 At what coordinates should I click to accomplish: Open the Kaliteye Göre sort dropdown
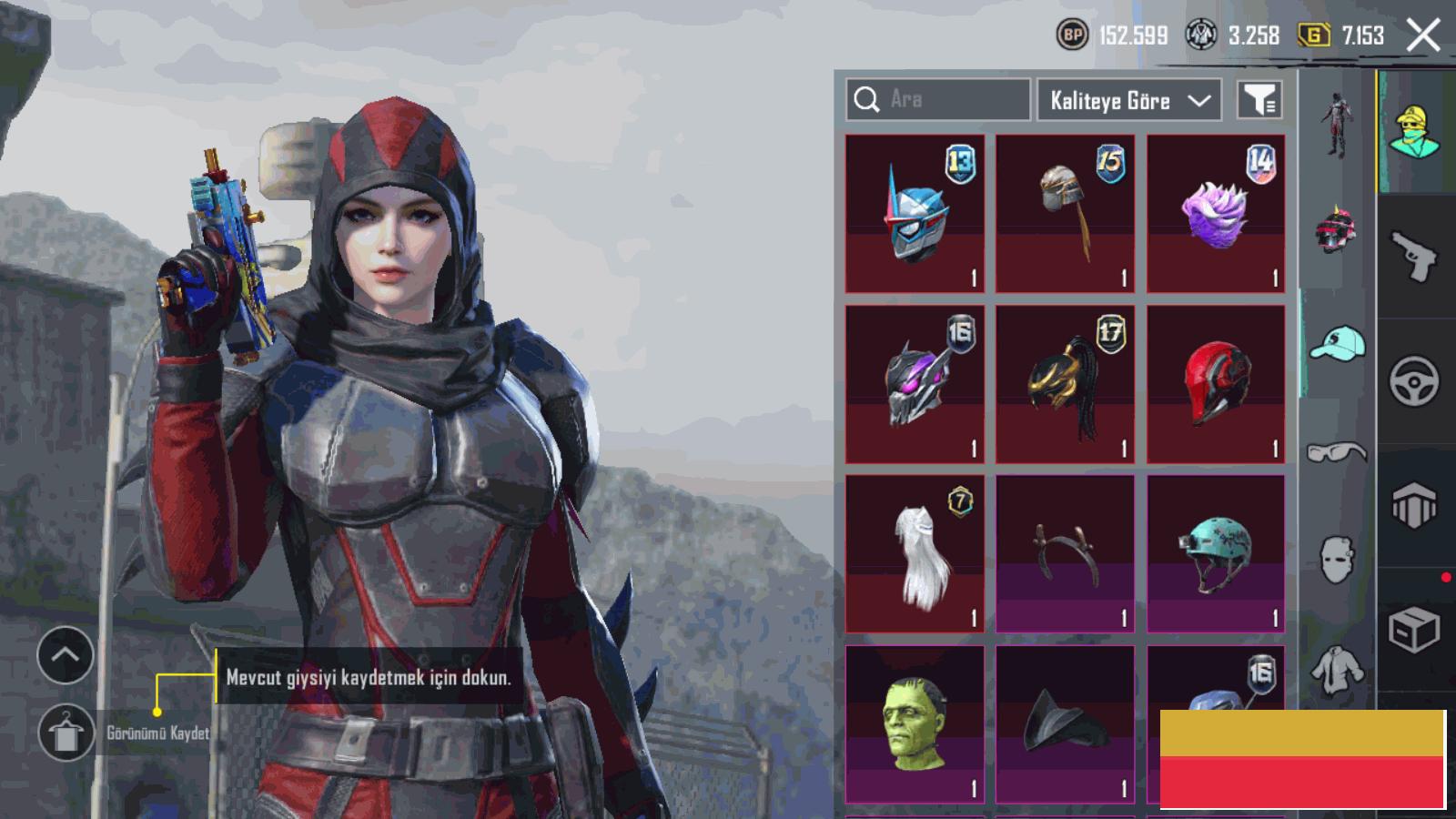tap(1129, 100)
